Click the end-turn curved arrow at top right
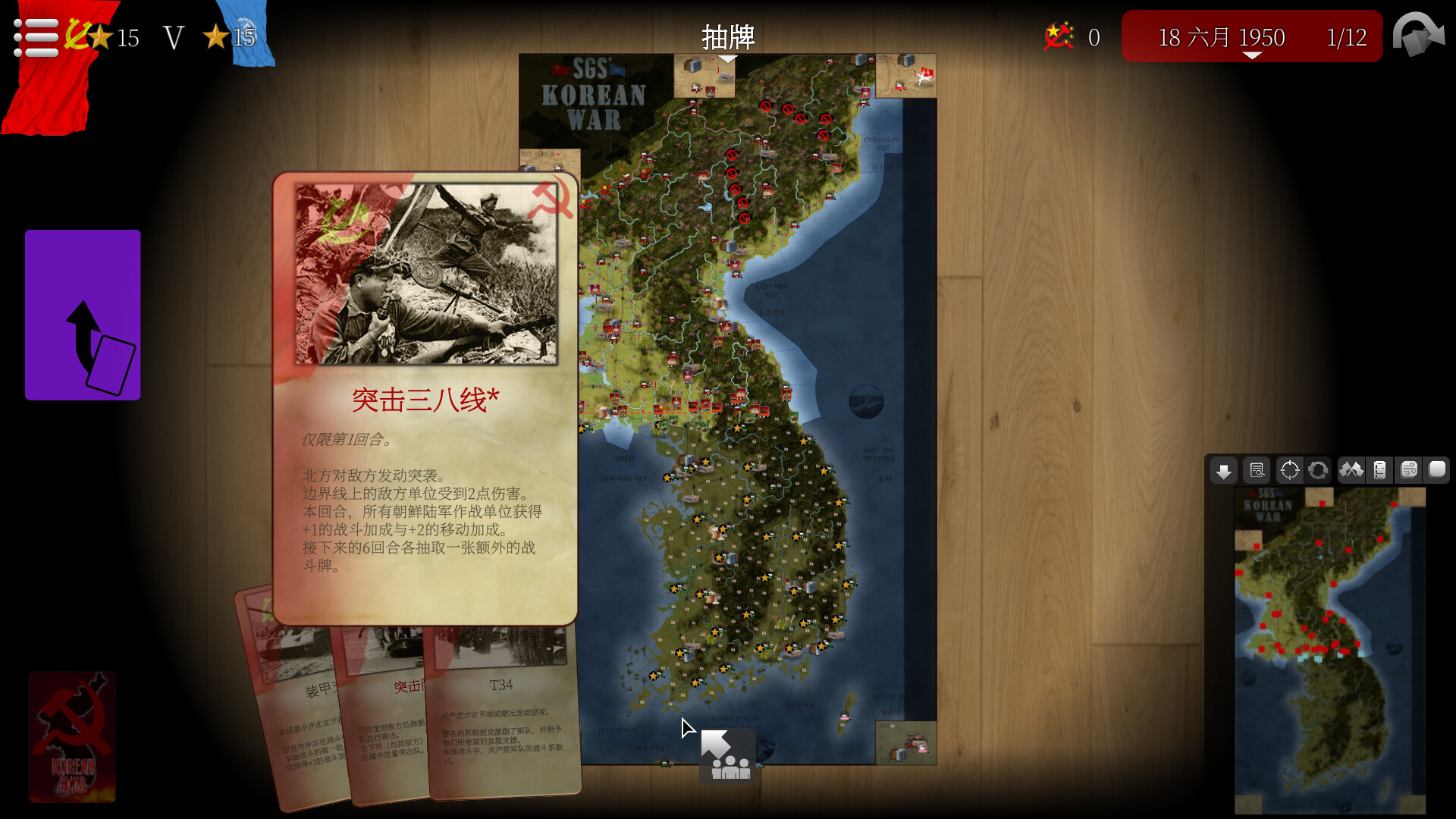Image resolution: width=1456 pixels, height=819 pixels. (x=1418, y=34)
